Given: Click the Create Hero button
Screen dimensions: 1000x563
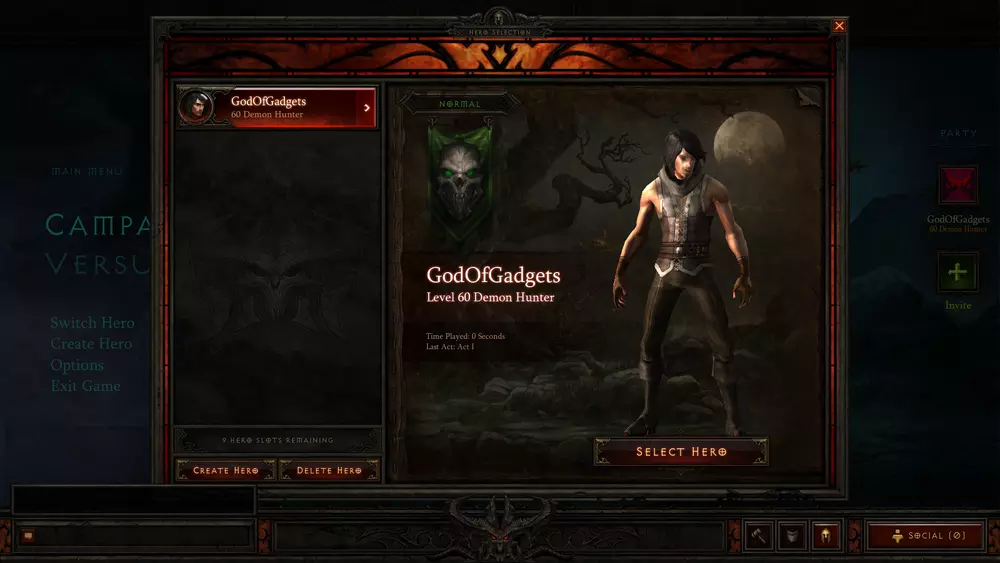Looking at the screenshot, I should pyautogui.click(x=225, y=470).
